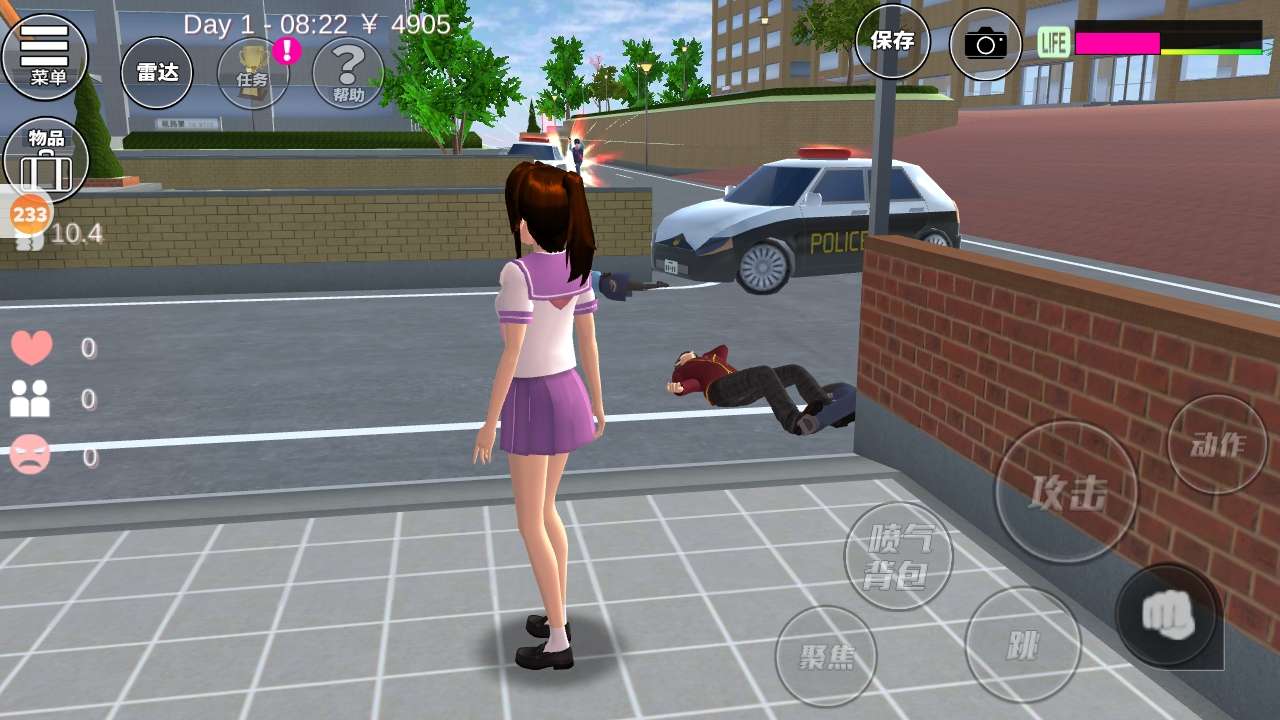
Task: Open the 物品 items bag
Action: (46, 160)
